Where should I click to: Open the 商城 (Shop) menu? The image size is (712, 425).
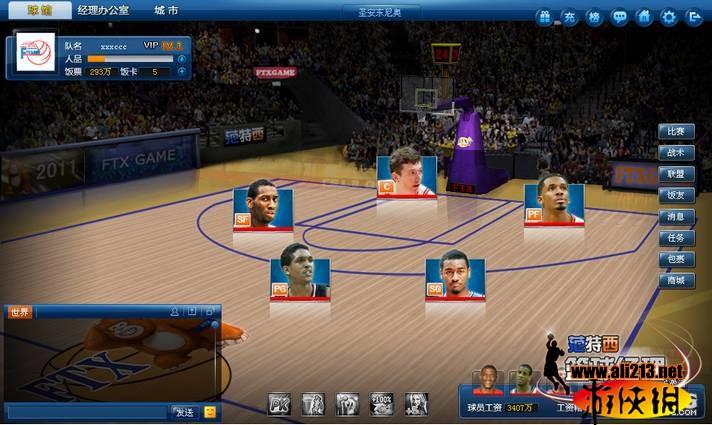coord(677,281)
